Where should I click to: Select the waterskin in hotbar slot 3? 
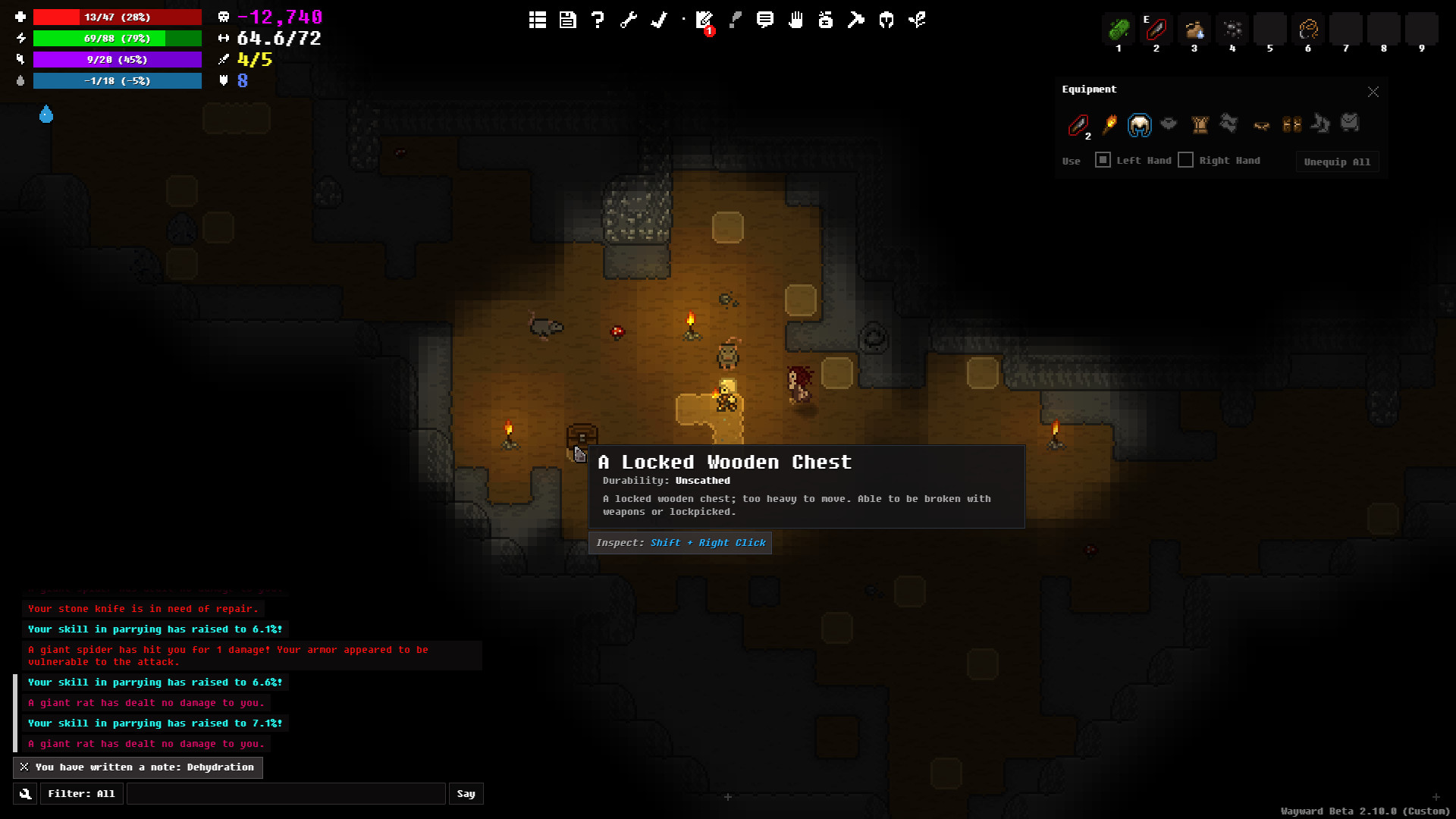[1194, 30]
